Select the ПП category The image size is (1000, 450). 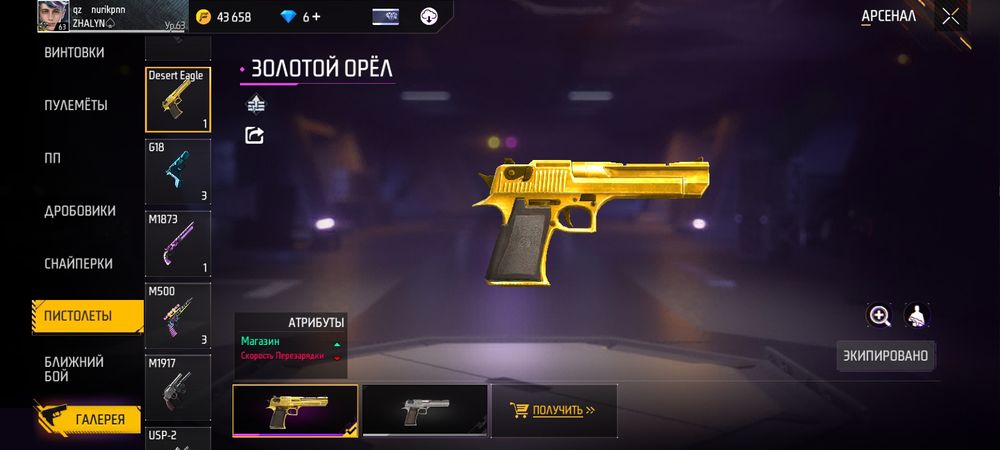[x=56, y=158]
